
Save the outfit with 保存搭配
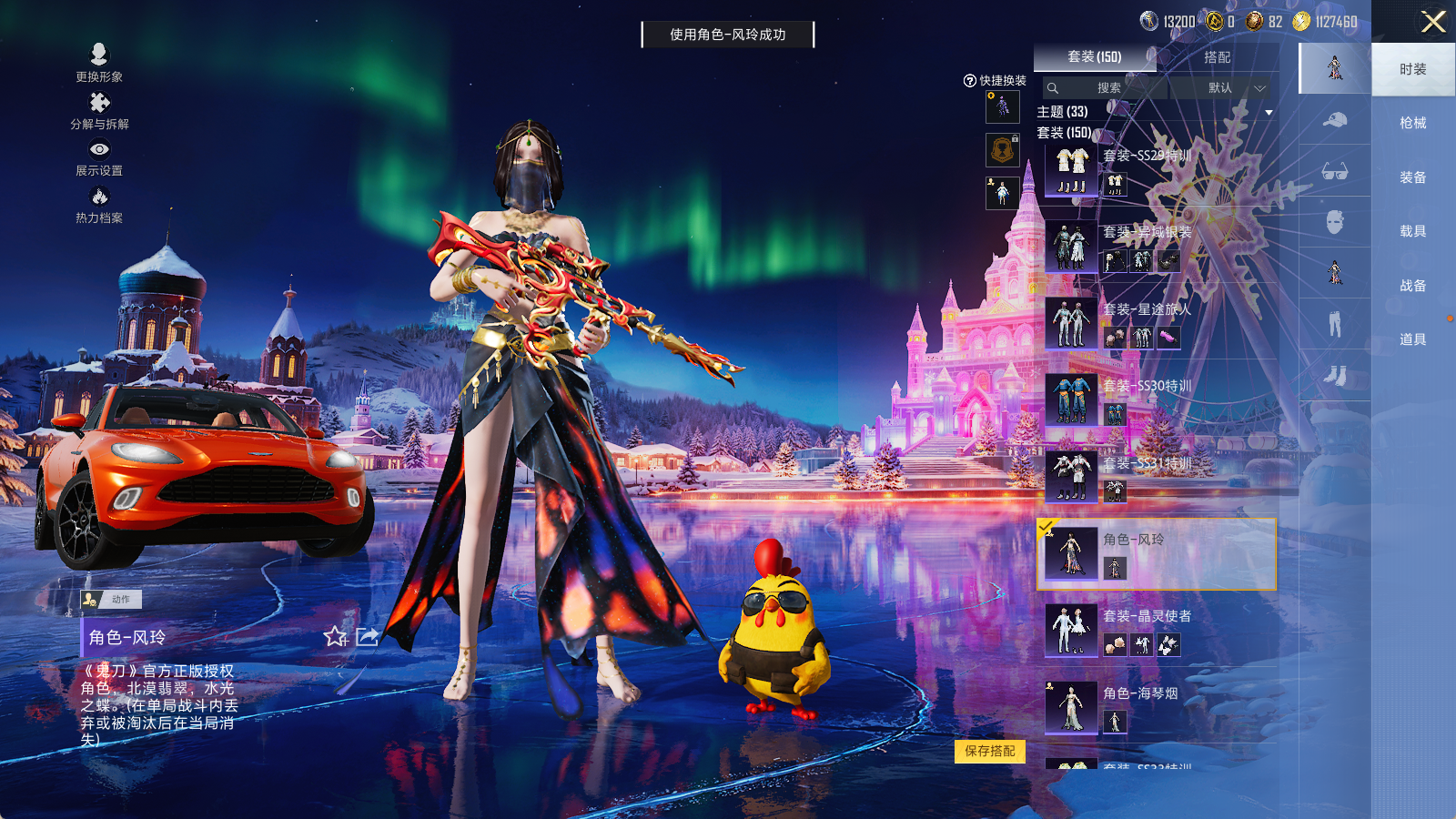[x=990, y=751]
